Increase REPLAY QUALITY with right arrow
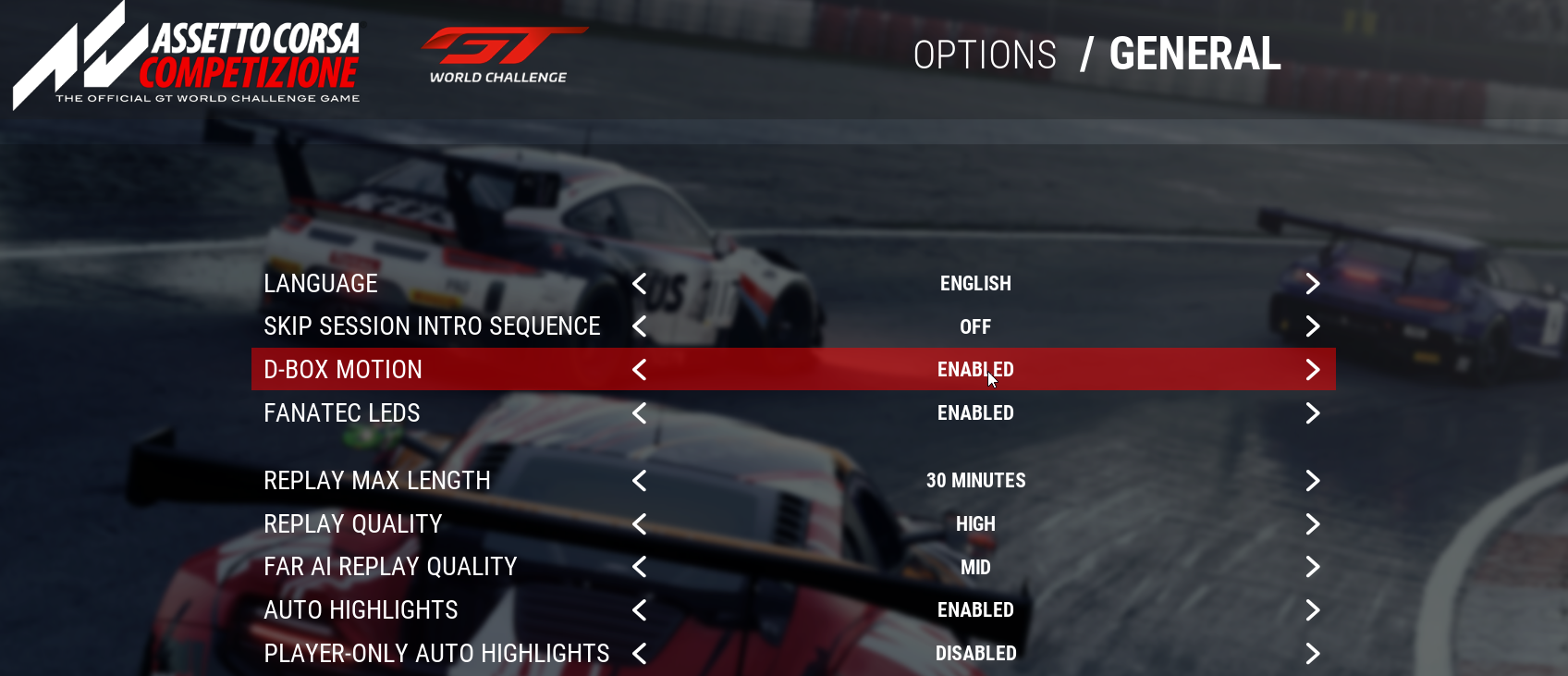This screenshot has height=676, width=1568. pos(1313,523)
